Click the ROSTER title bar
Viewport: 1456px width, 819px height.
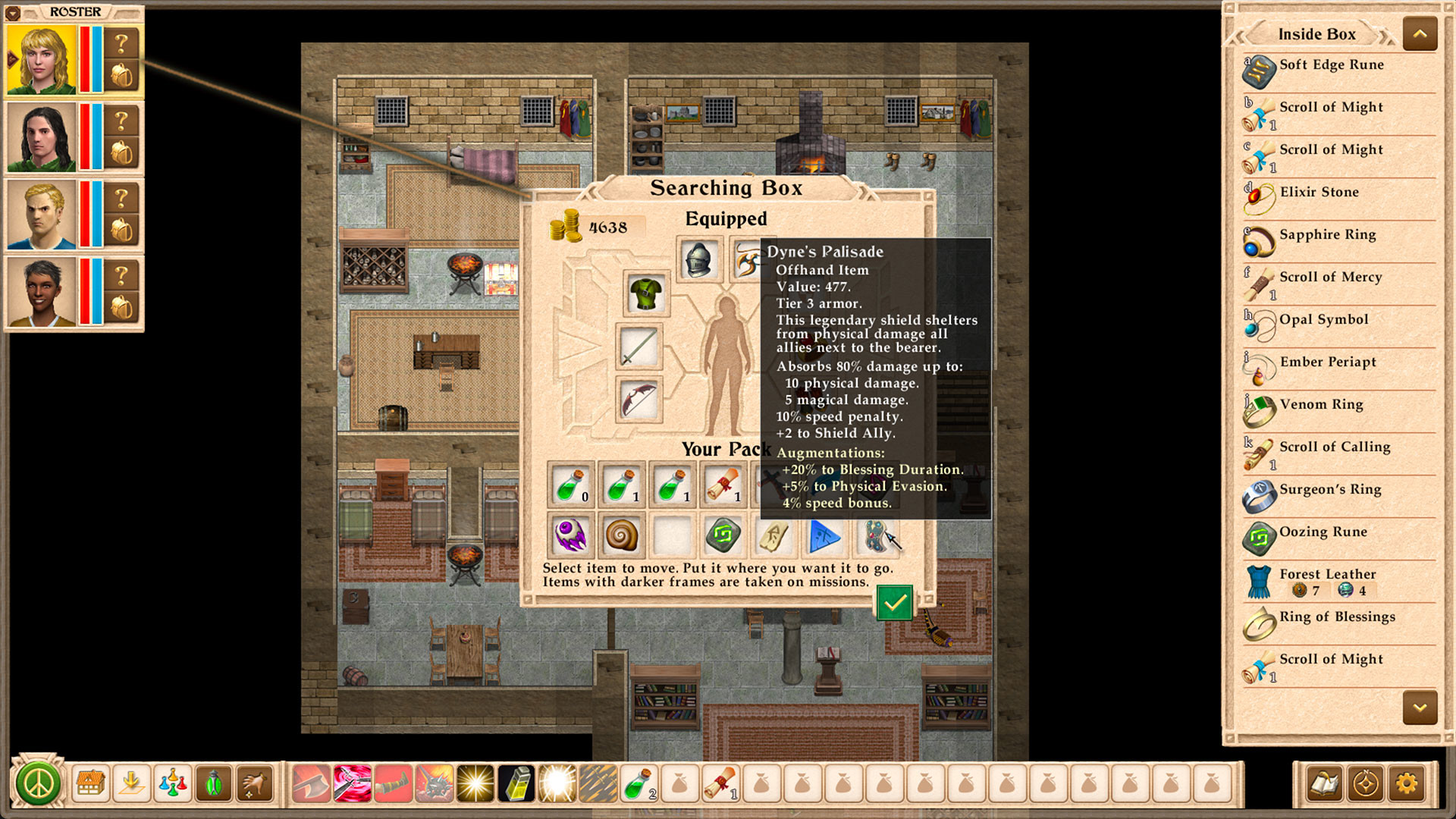[74, 11]
